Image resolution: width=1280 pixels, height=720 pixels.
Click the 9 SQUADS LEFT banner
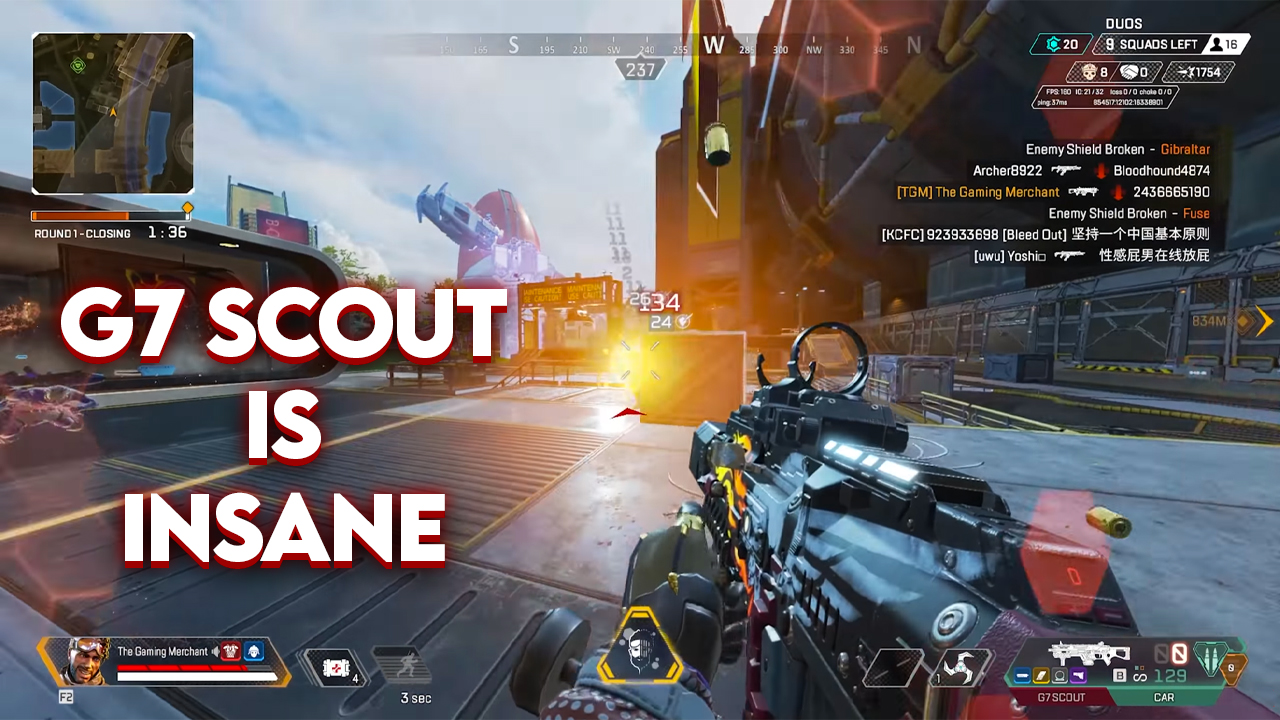1150,44
